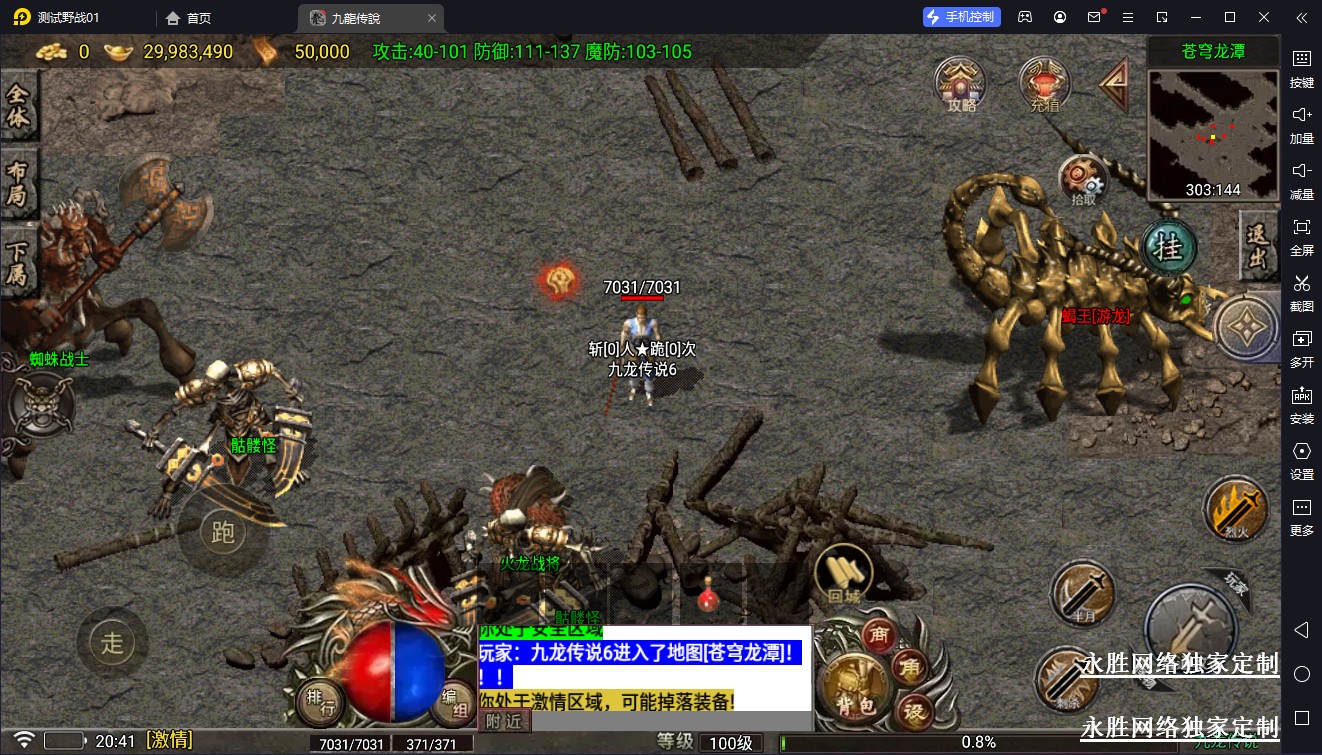Switch chat to the 附近 nearby channel

504,721
